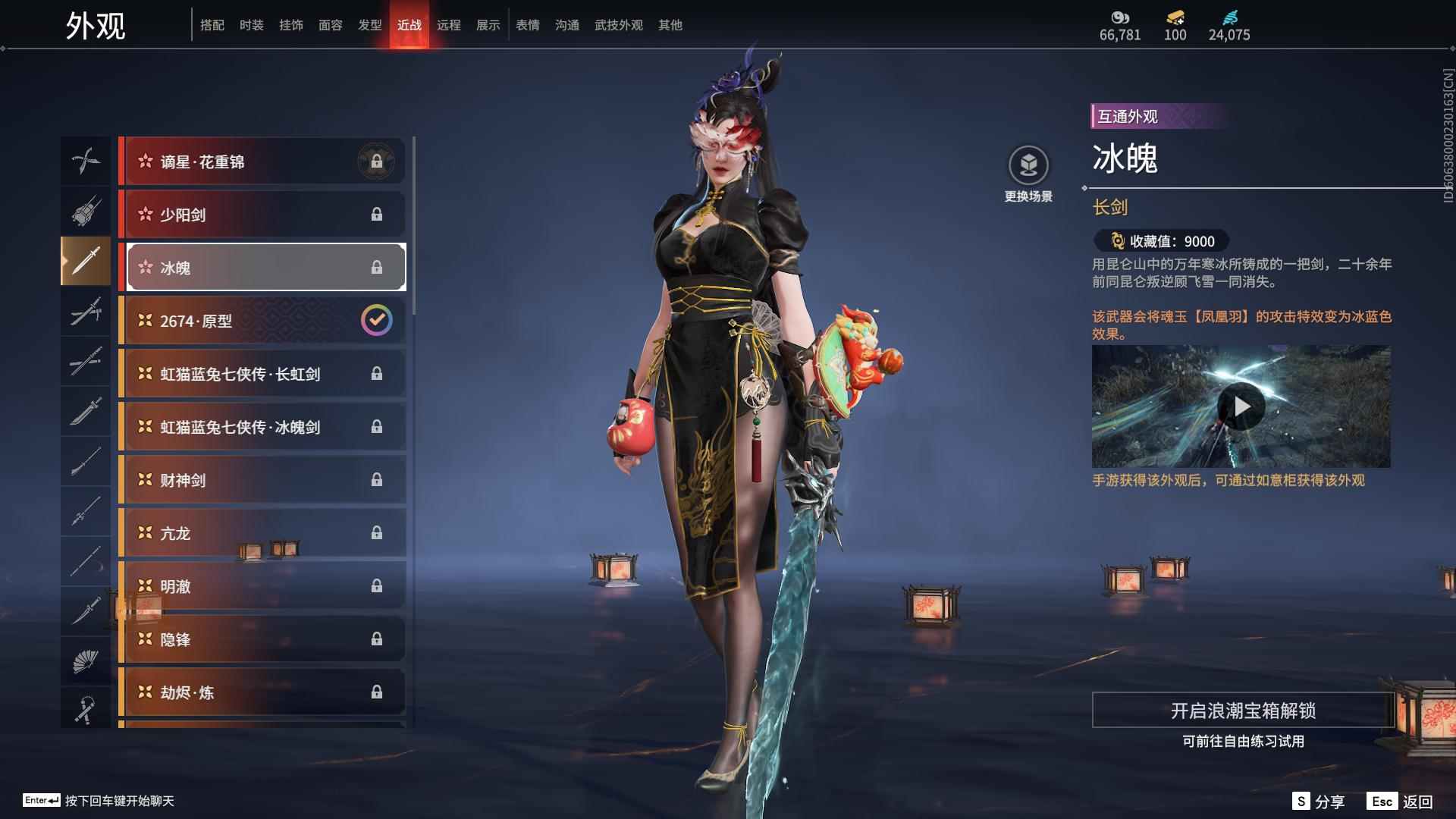Switch to the 表情 tab

[527, 25]
